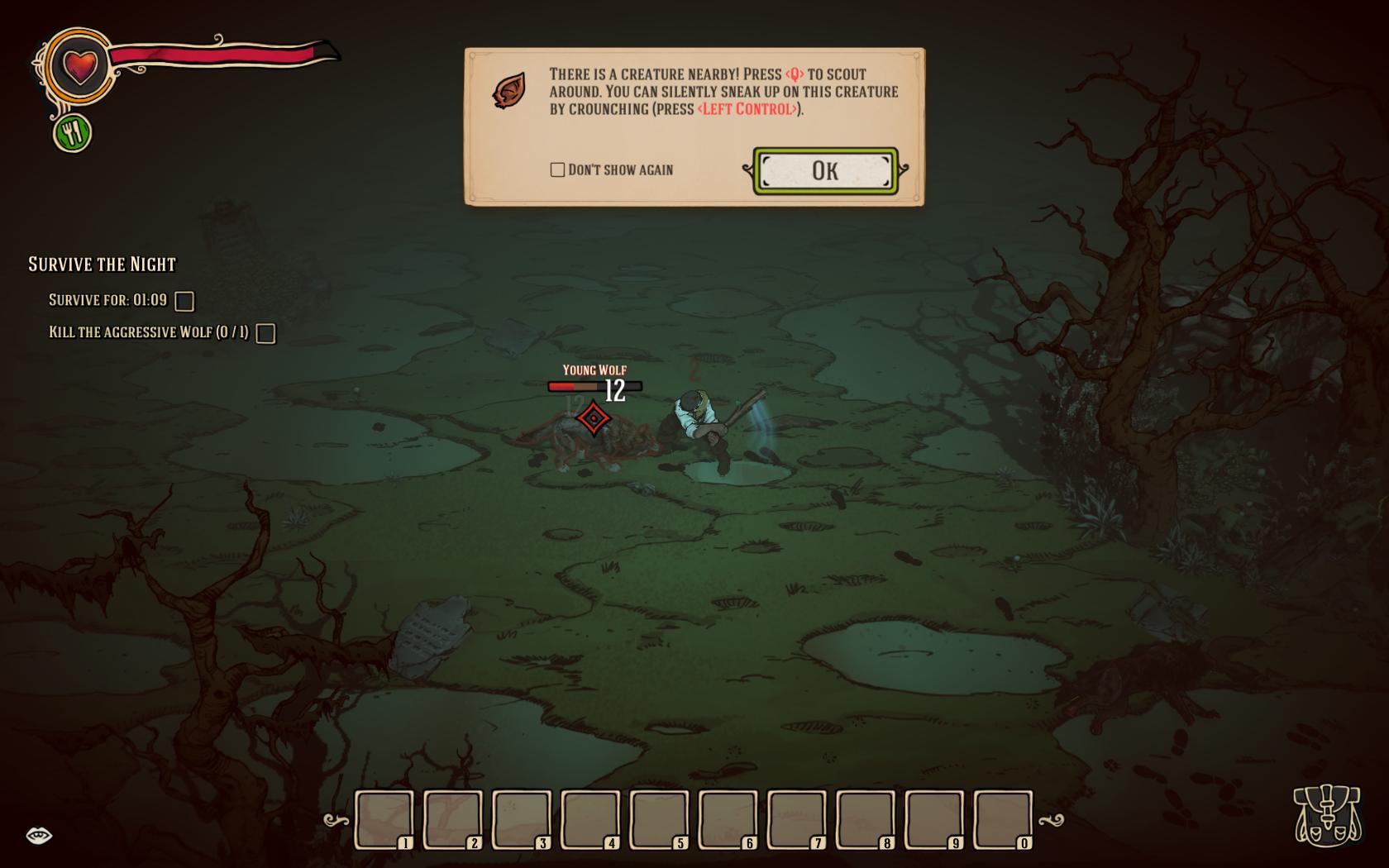This screenshot has width=1389, height=868.
Task: Click the green hunger fork-and-knife icon
Action: click(x=72, y=132)
